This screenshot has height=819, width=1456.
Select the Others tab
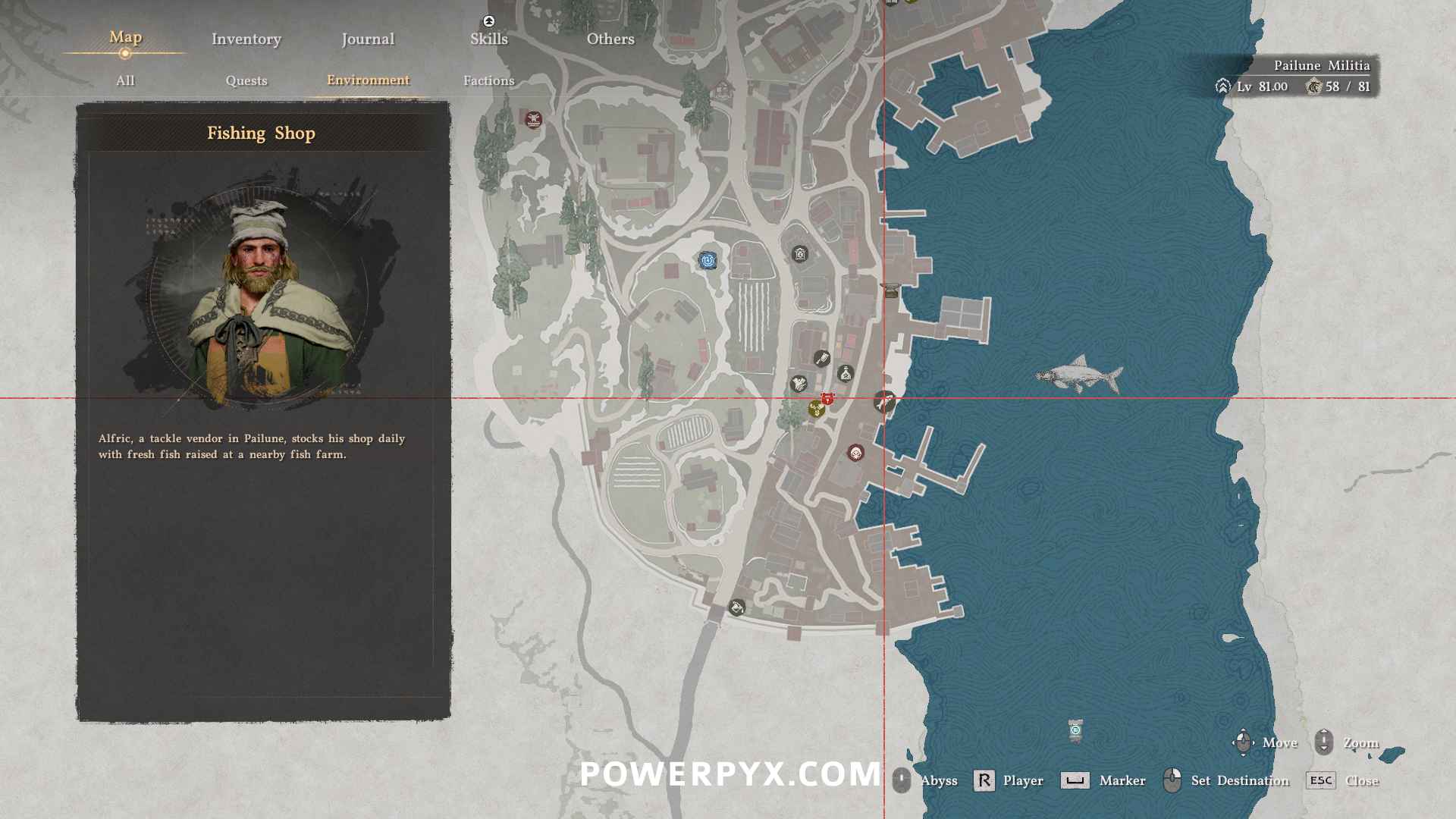click(x=610, y=39)
